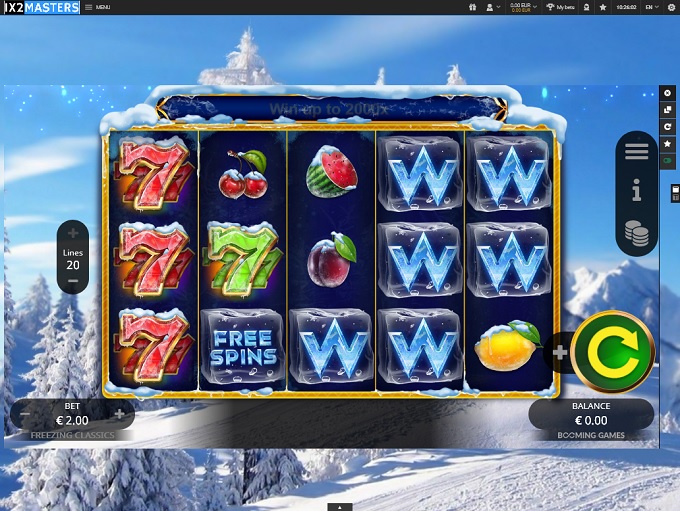This screenshot has width=680, height=511.
Task: Reload the game using the refresh icon
Action: 668,127
